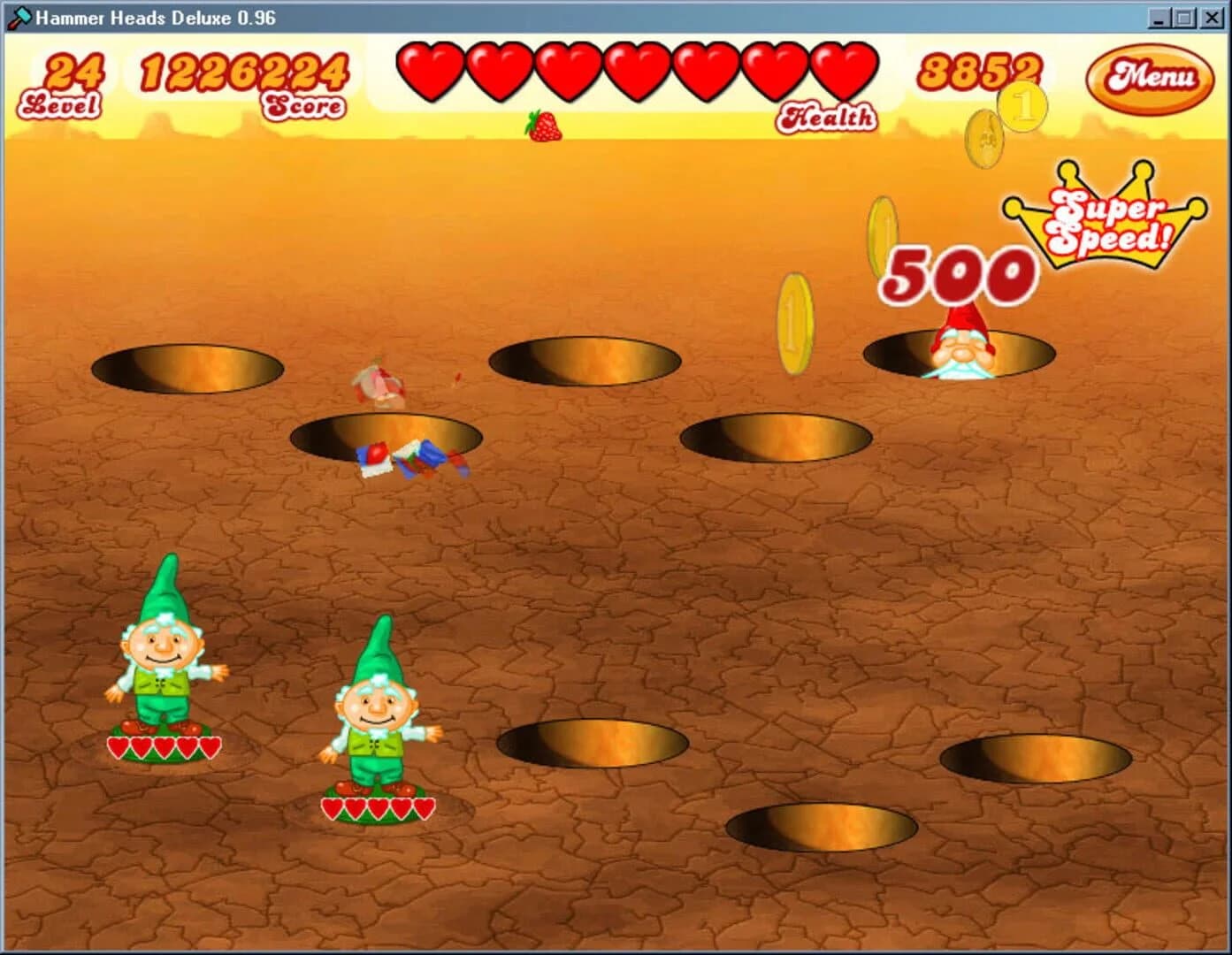Screen dimensions: 1232x955
Task: Whack the leftmost green-hatted gnome
Action: 164,663
